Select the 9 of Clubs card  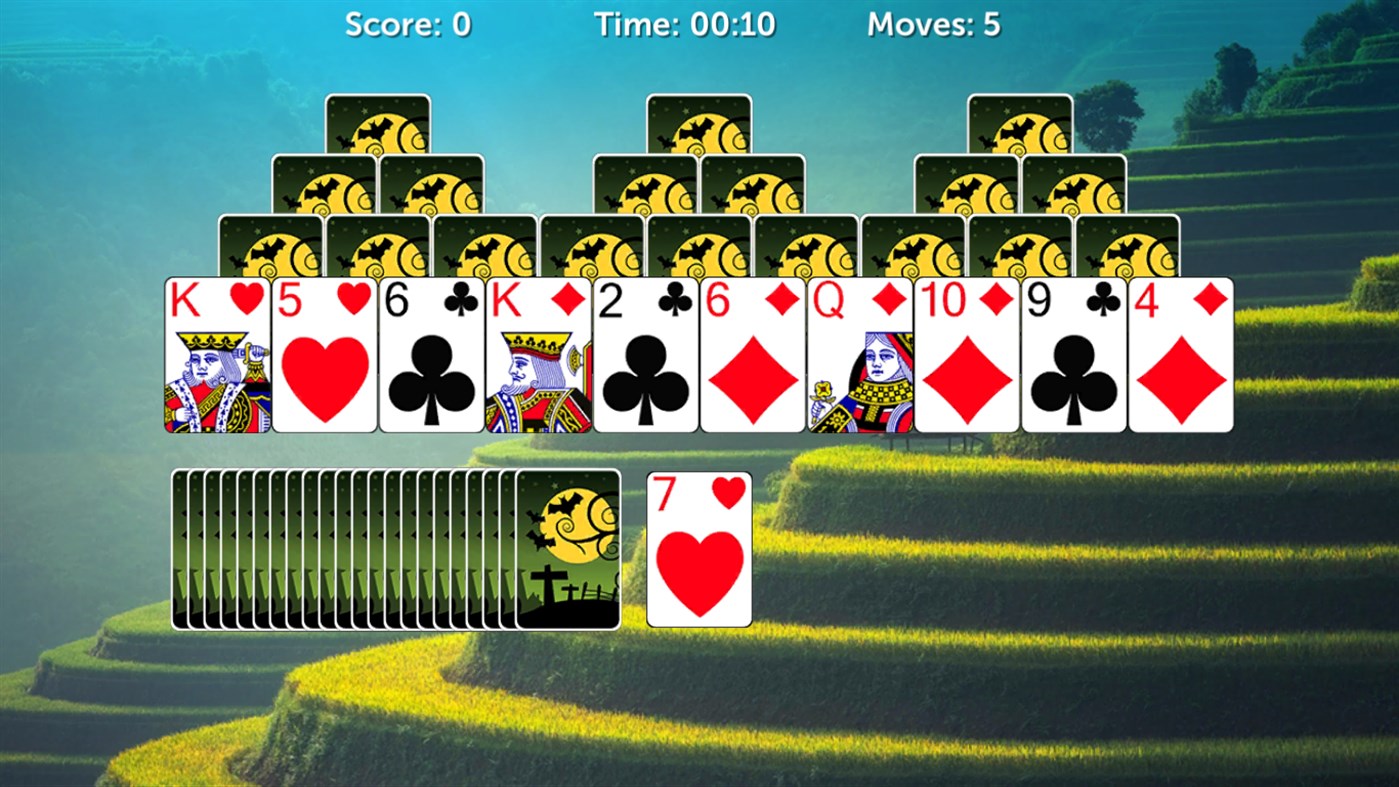click(1074, 355)
